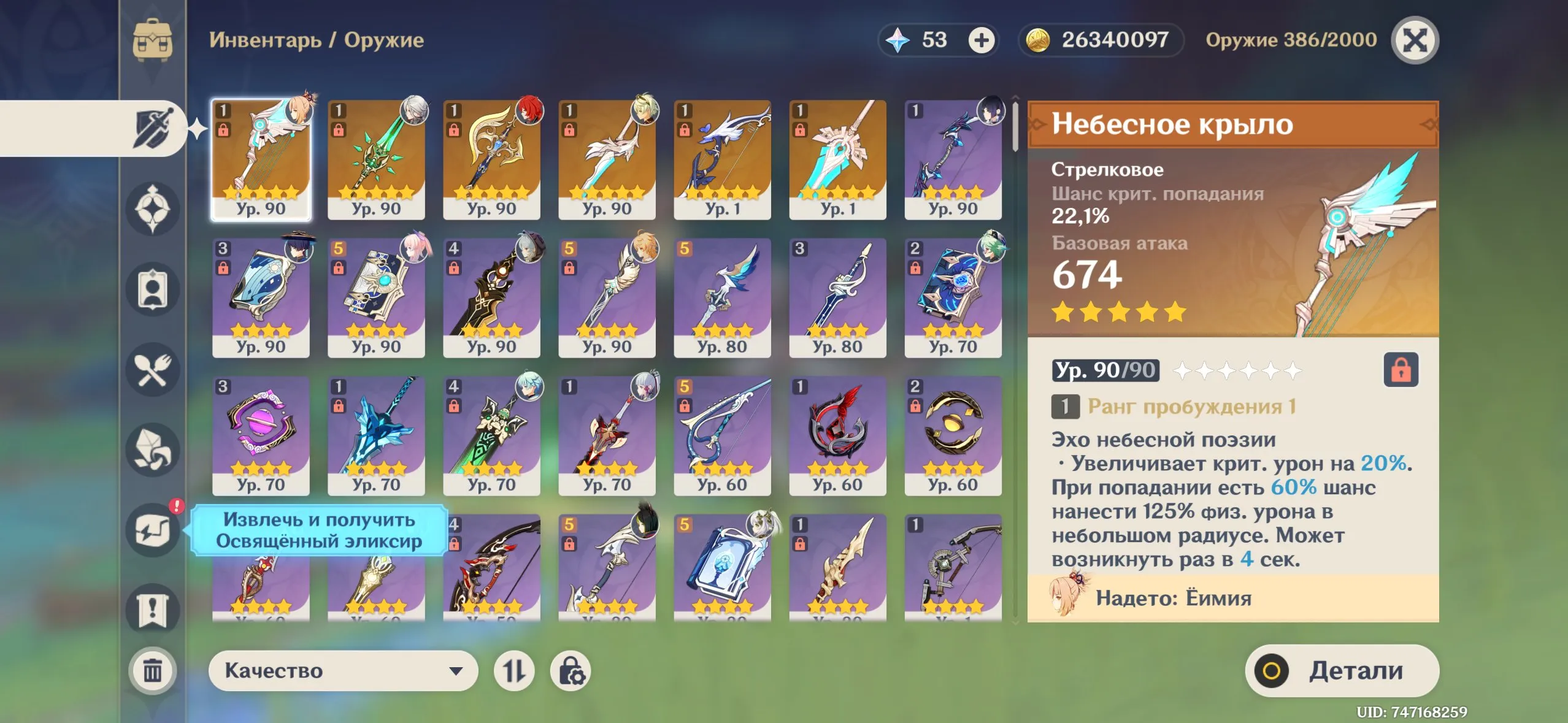Select the red-and-black ring catalyst level 60
The image size is (1568, 723).
tap(837, 435)
